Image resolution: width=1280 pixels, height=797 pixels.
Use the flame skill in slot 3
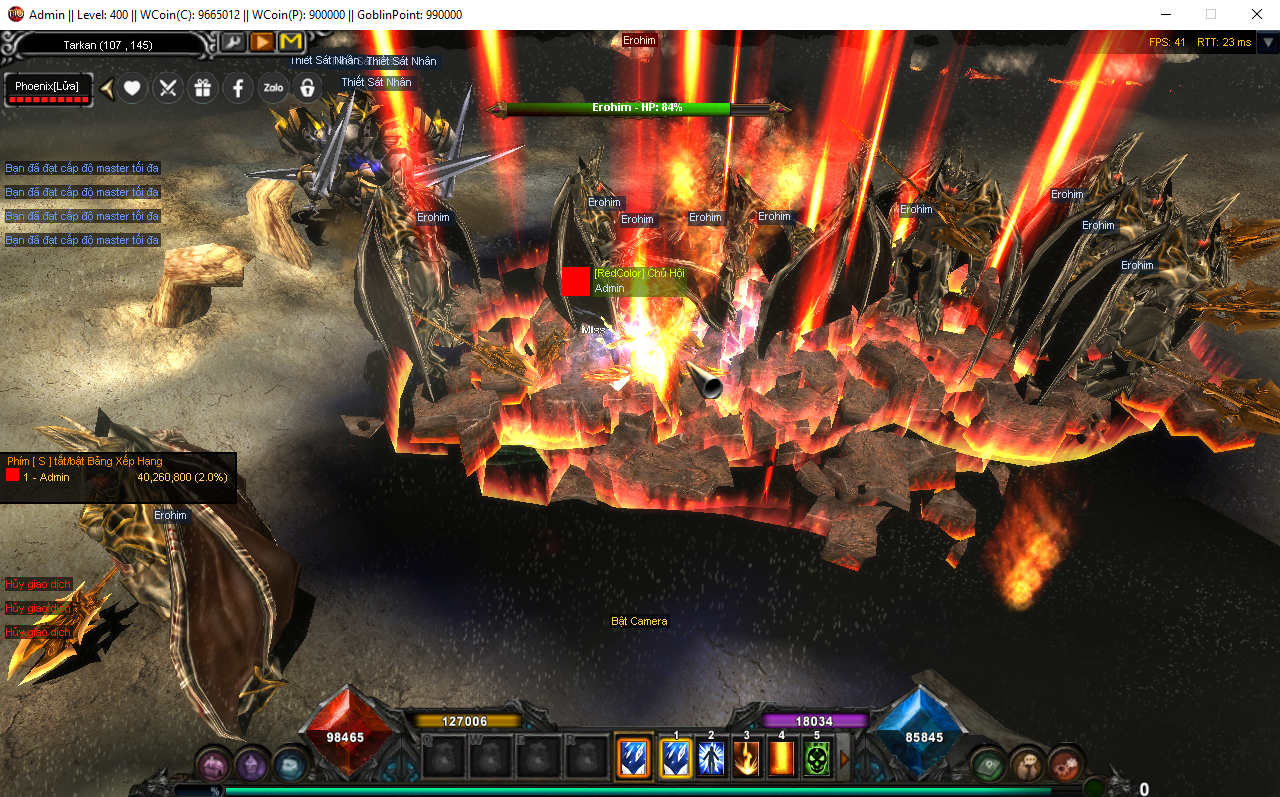[746, 758]
